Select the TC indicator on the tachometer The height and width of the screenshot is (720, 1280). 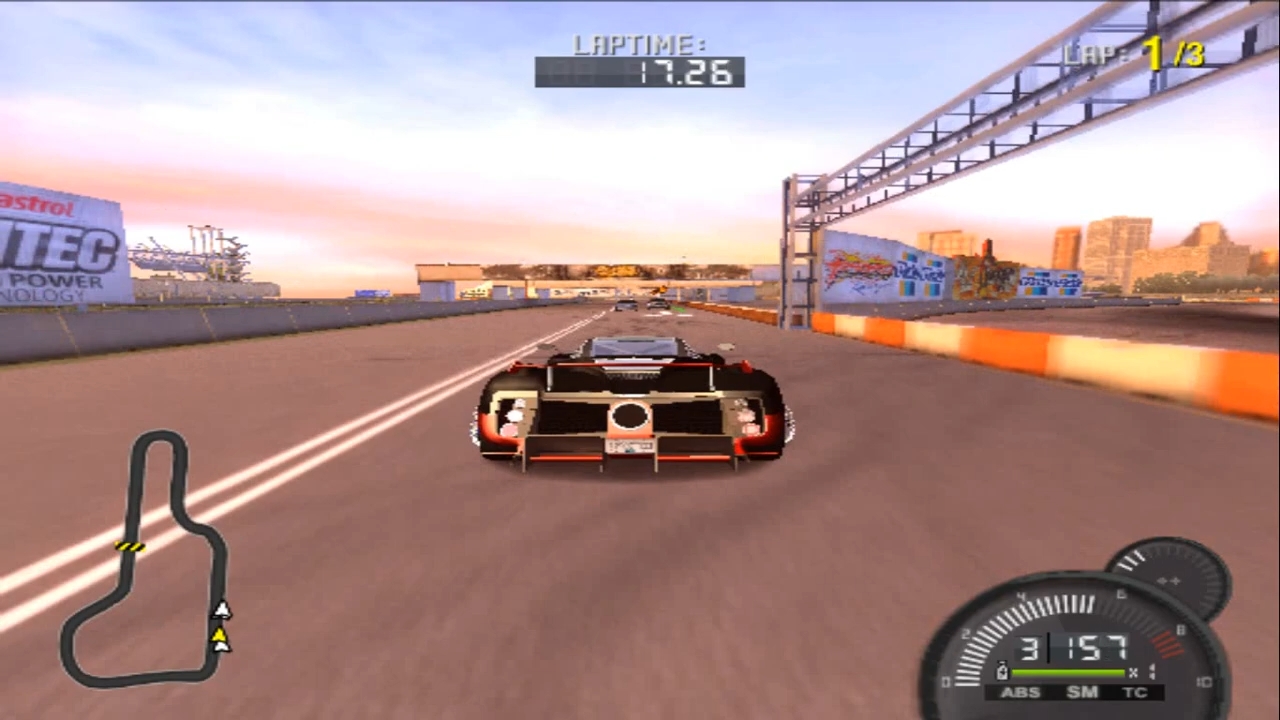coord(1135,691)
